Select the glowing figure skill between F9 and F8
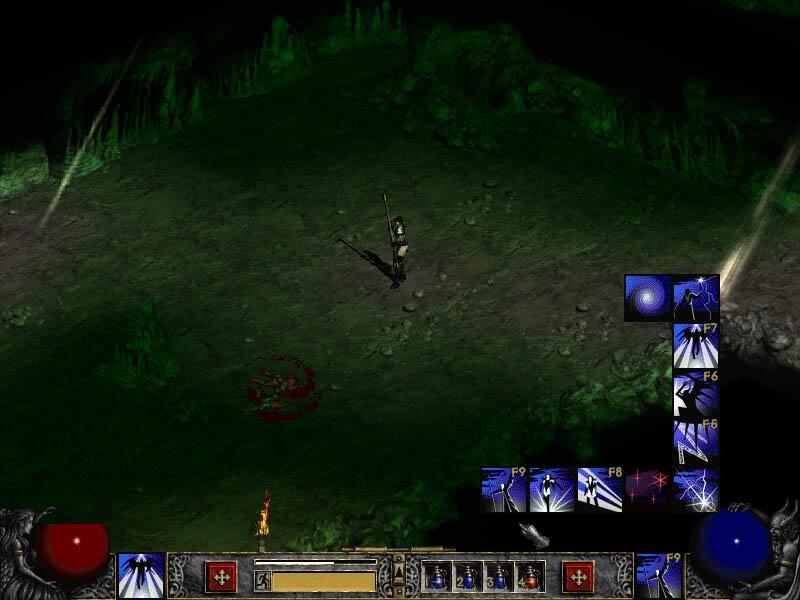This screenshot has width=800, height=600. pos(552,490)
